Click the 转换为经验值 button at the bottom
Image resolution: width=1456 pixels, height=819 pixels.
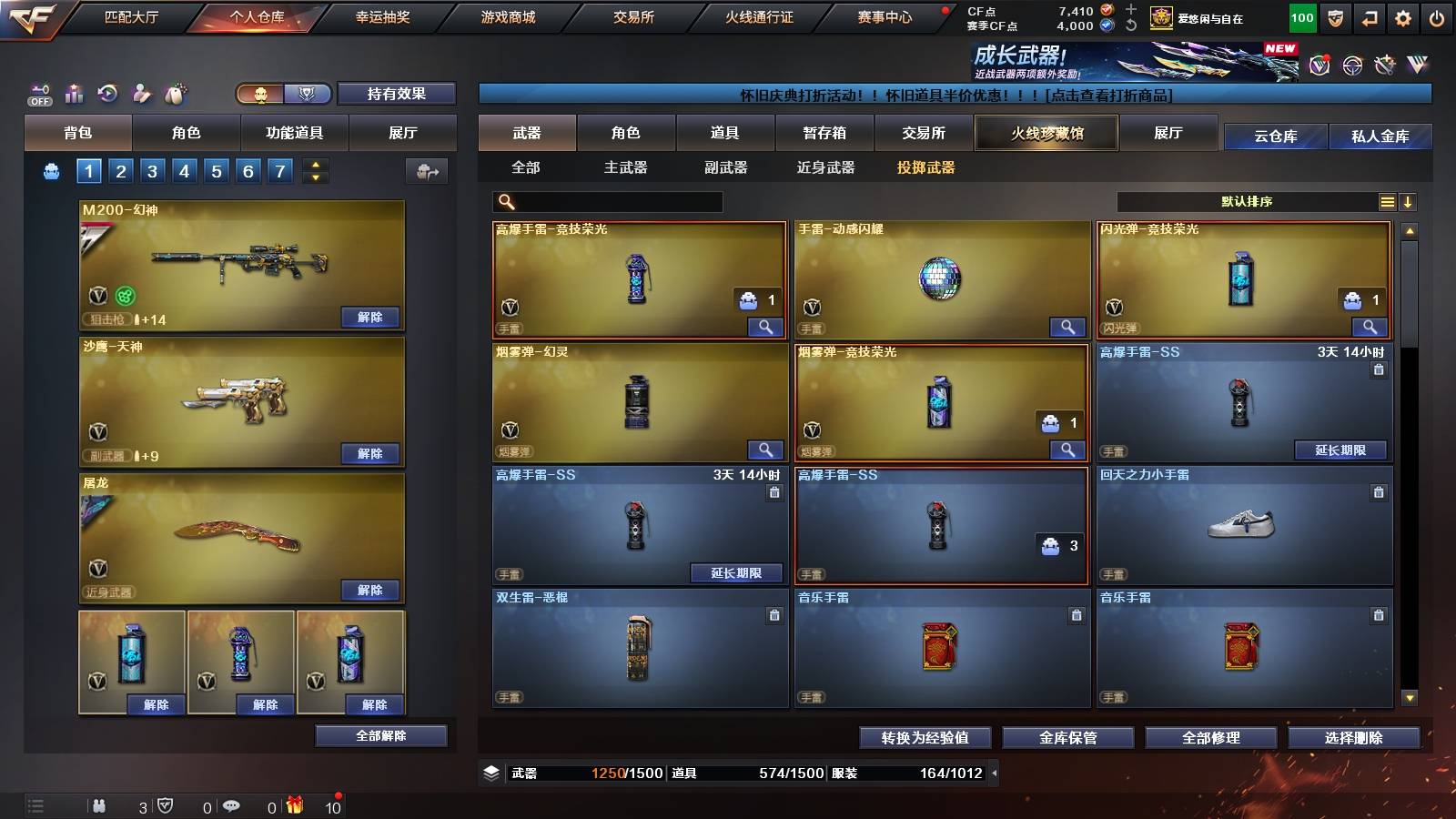[x=925, y=738]
